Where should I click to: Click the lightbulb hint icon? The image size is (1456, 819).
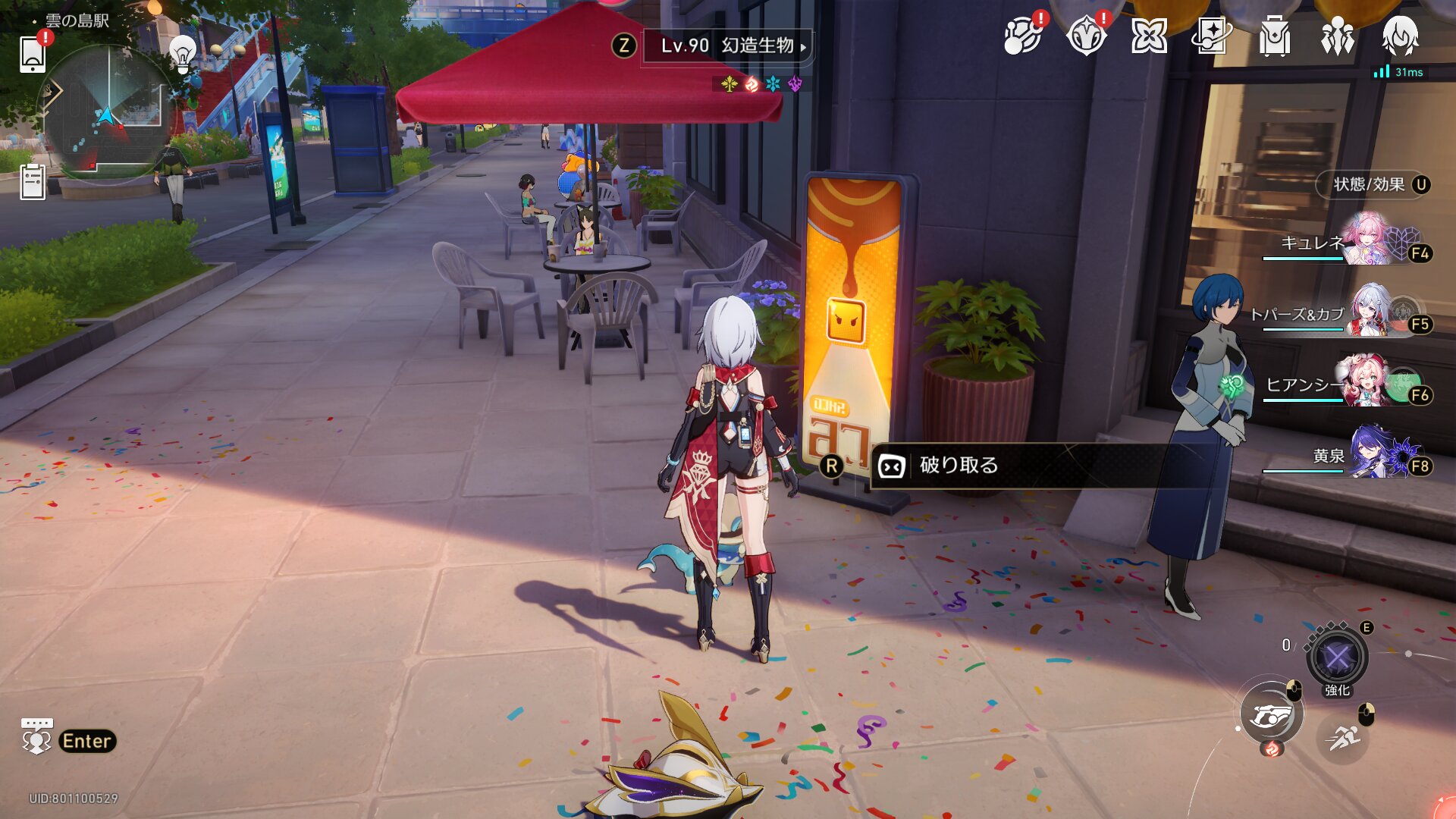click(x=182, y=53)
